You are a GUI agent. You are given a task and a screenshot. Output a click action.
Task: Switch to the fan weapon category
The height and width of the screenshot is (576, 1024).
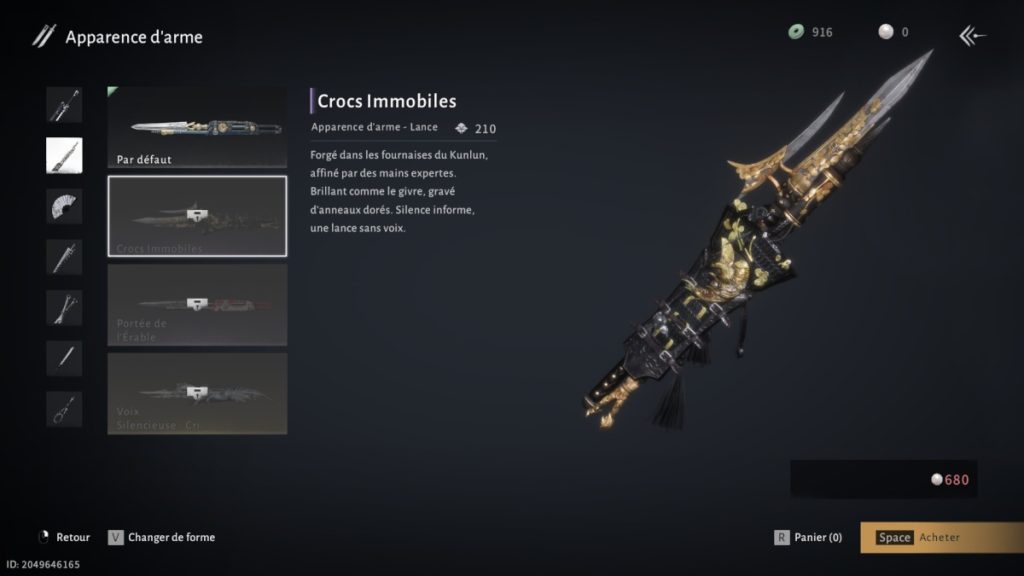(64, 206)
